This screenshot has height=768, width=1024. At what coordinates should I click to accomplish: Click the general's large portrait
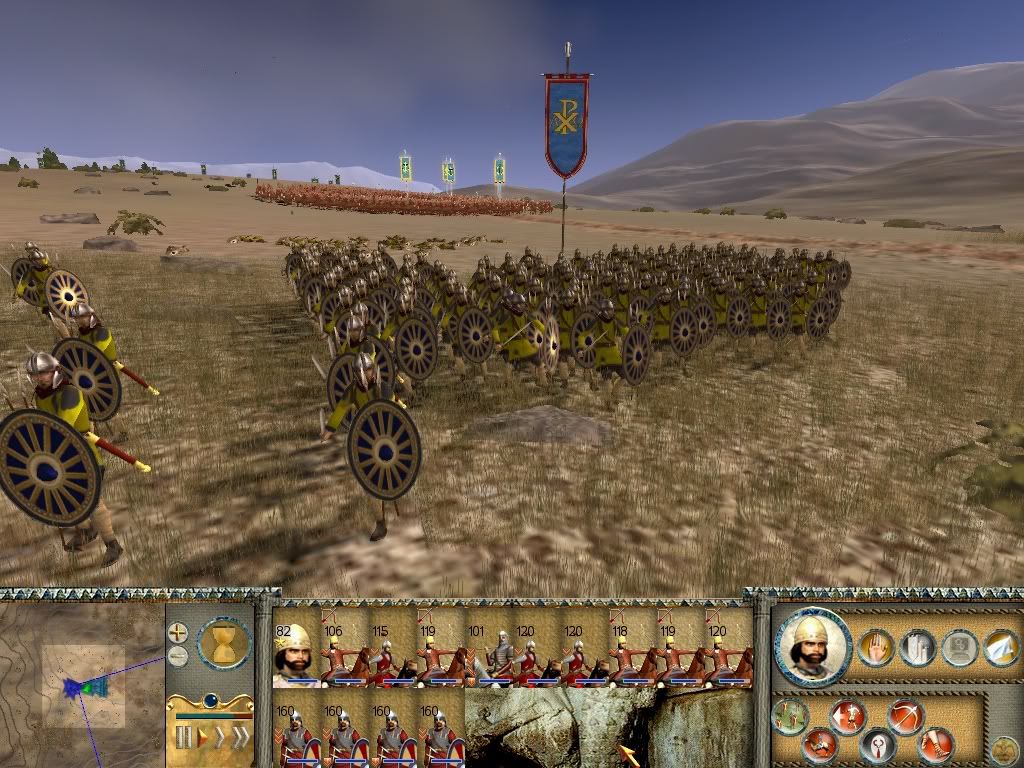812,648
